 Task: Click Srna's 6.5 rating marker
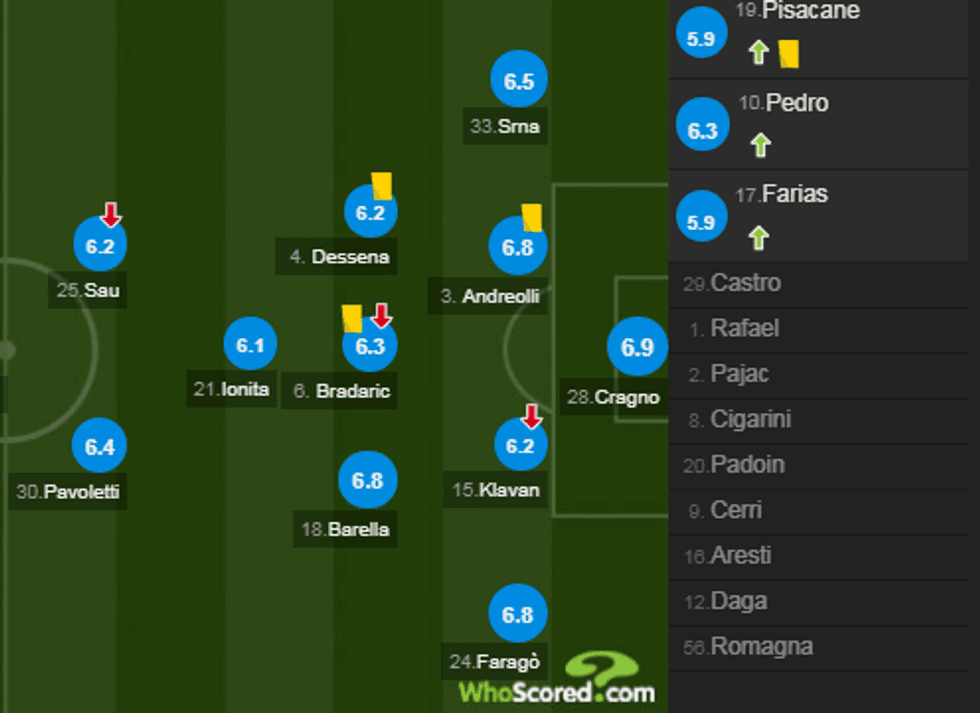tap(519, 83)
